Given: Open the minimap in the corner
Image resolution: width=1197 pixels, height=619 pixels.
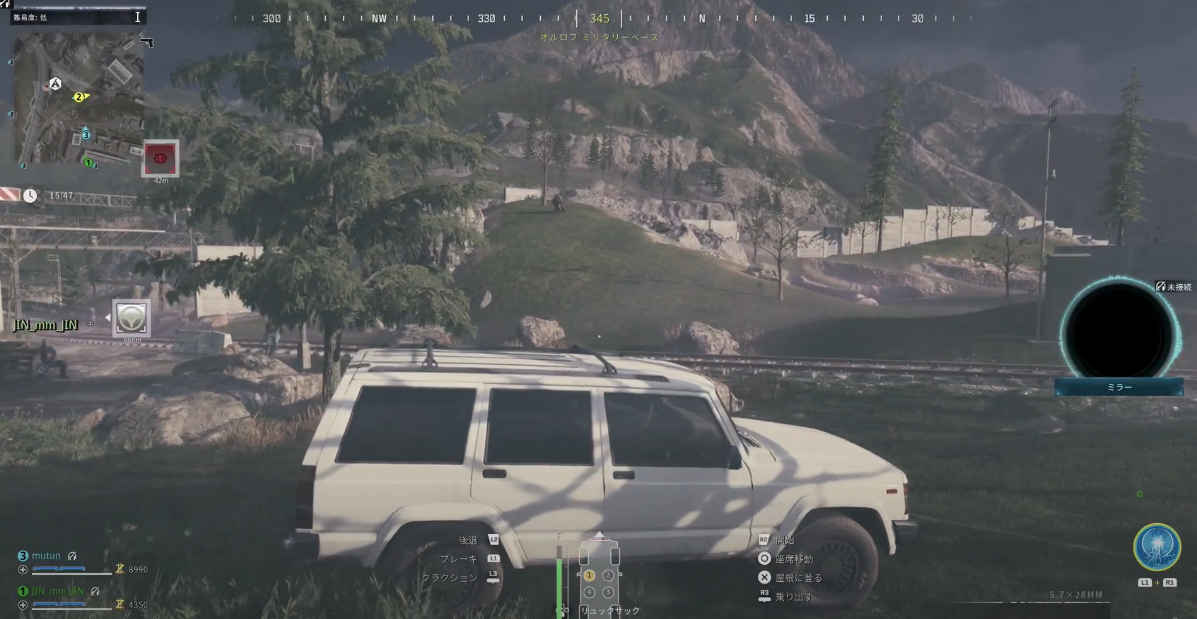Looking at the screenshot, I should click(77, 98).
